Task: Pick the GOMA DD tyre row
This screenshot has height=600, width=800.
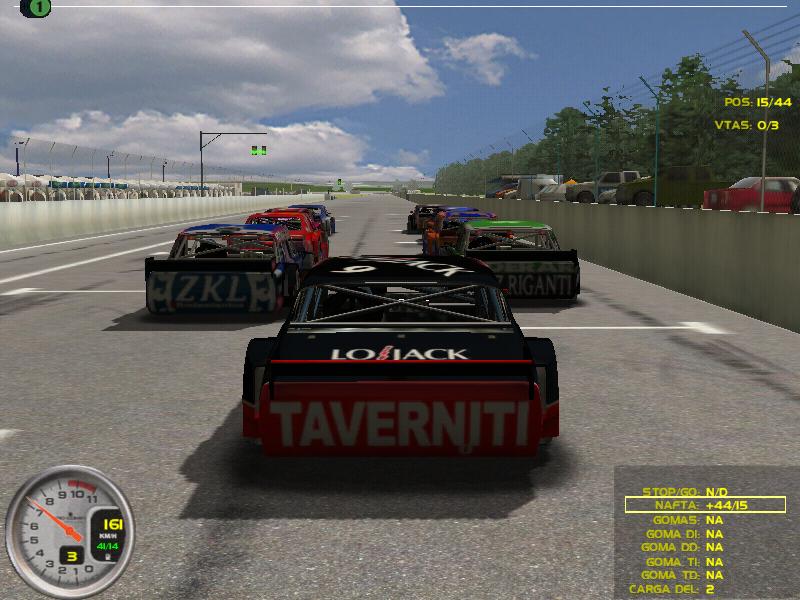Action: click(690, 547)
